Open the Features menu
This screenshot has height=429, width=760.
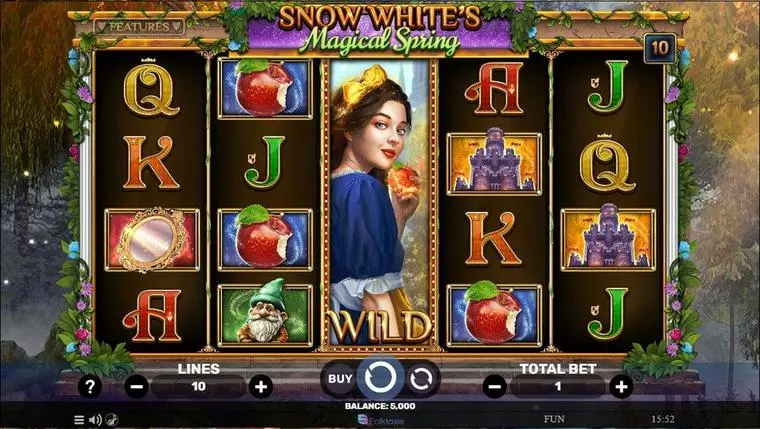tap(139, 27)
